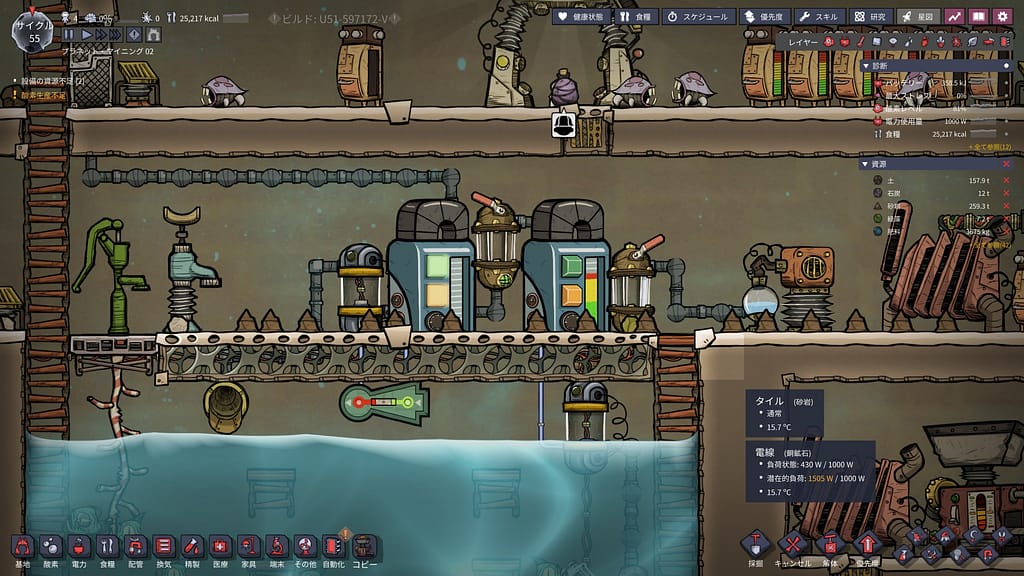1024x576 pixels.
Task: Open the 星図 (Starmap) screen
Action: pyautogui.click(x=918, y=16)
